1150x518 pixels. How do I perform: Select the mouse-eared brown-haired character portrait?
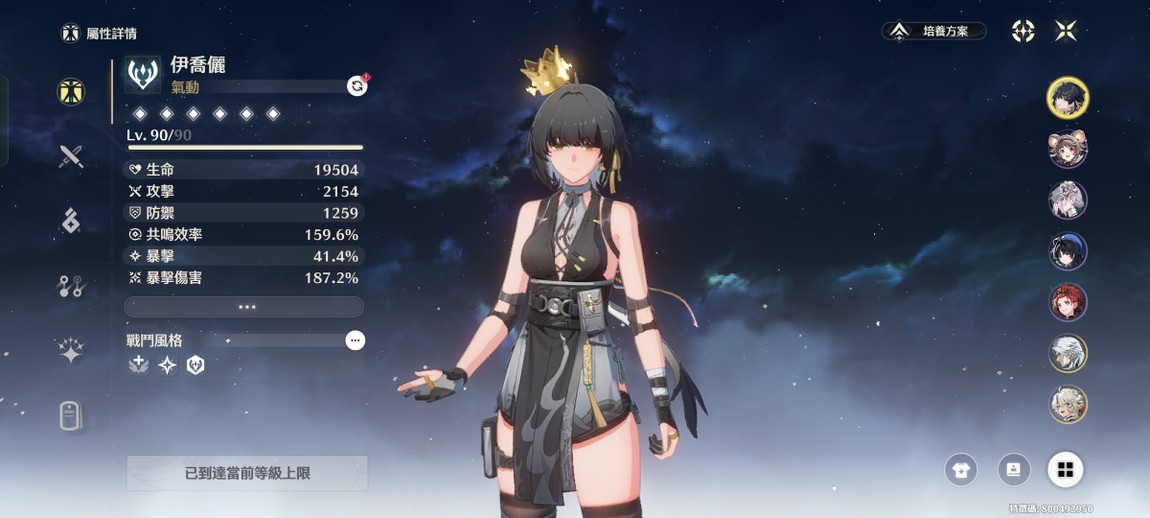click(1067, 149)
